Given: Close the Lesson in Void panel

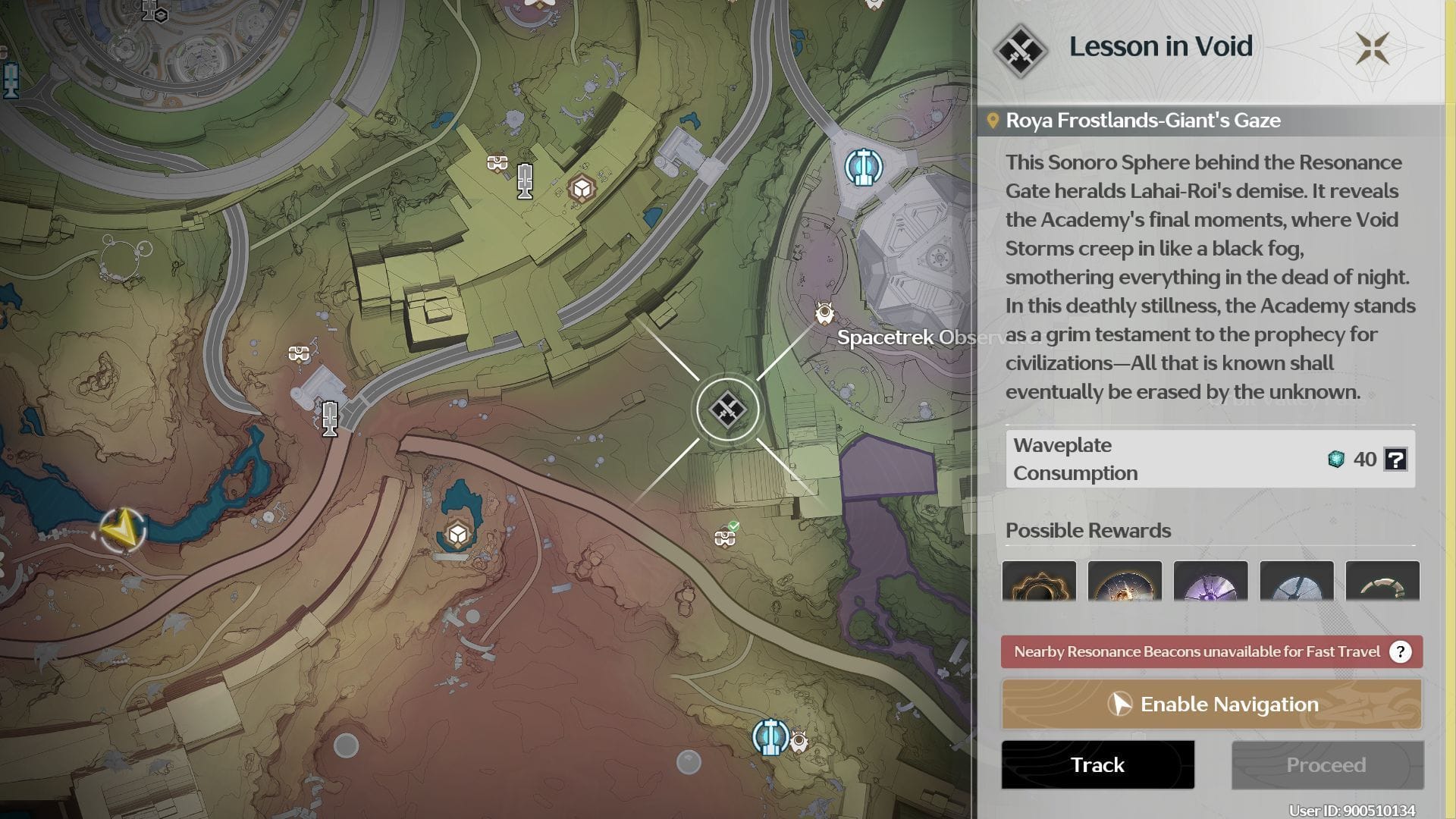Looking at the screenshot, I should click(x=1373, y=49).
